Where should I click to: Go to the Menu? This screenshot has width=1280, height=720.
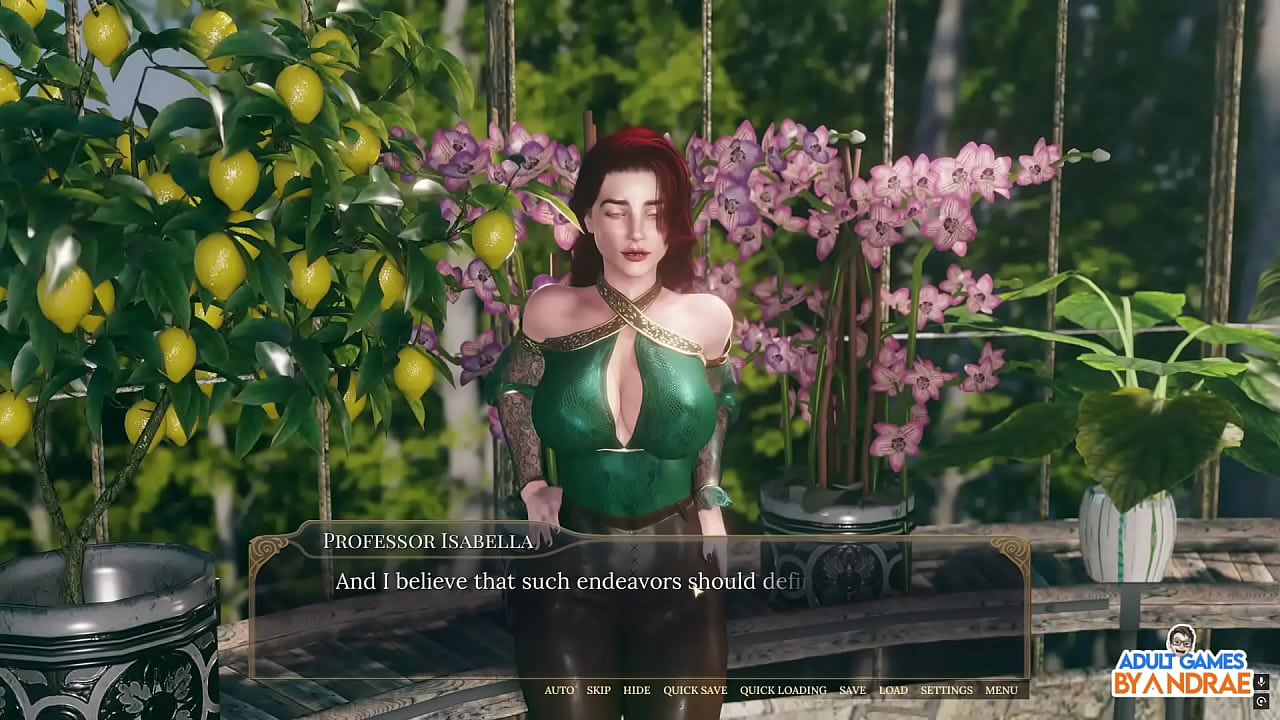coord(1001,690)
